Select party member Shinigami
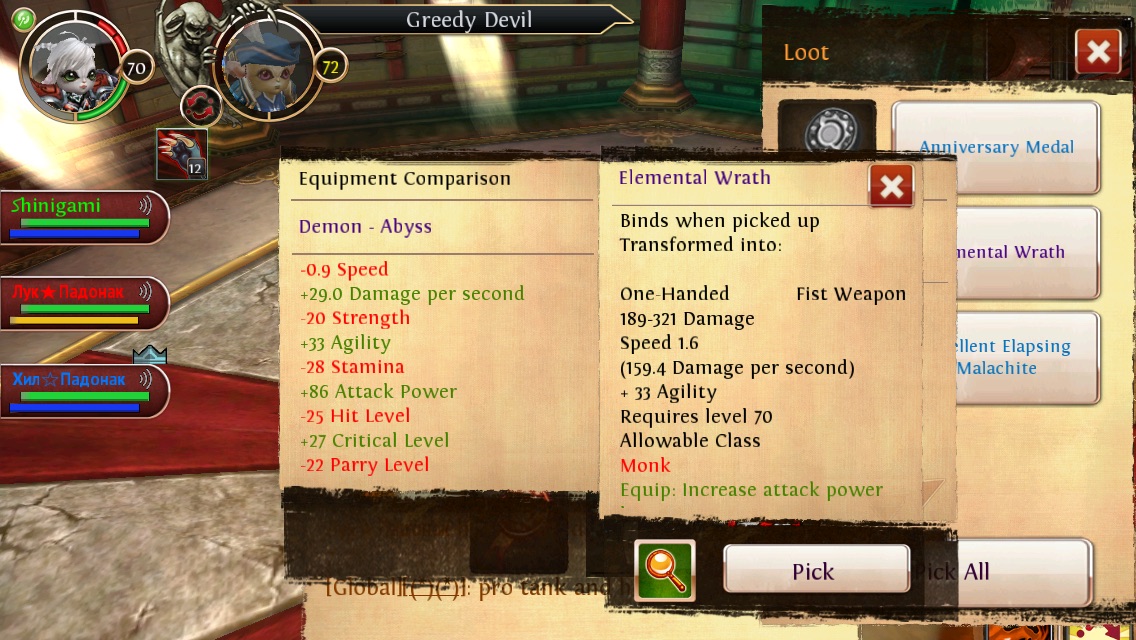The image size is (1136, 640). 84,217
